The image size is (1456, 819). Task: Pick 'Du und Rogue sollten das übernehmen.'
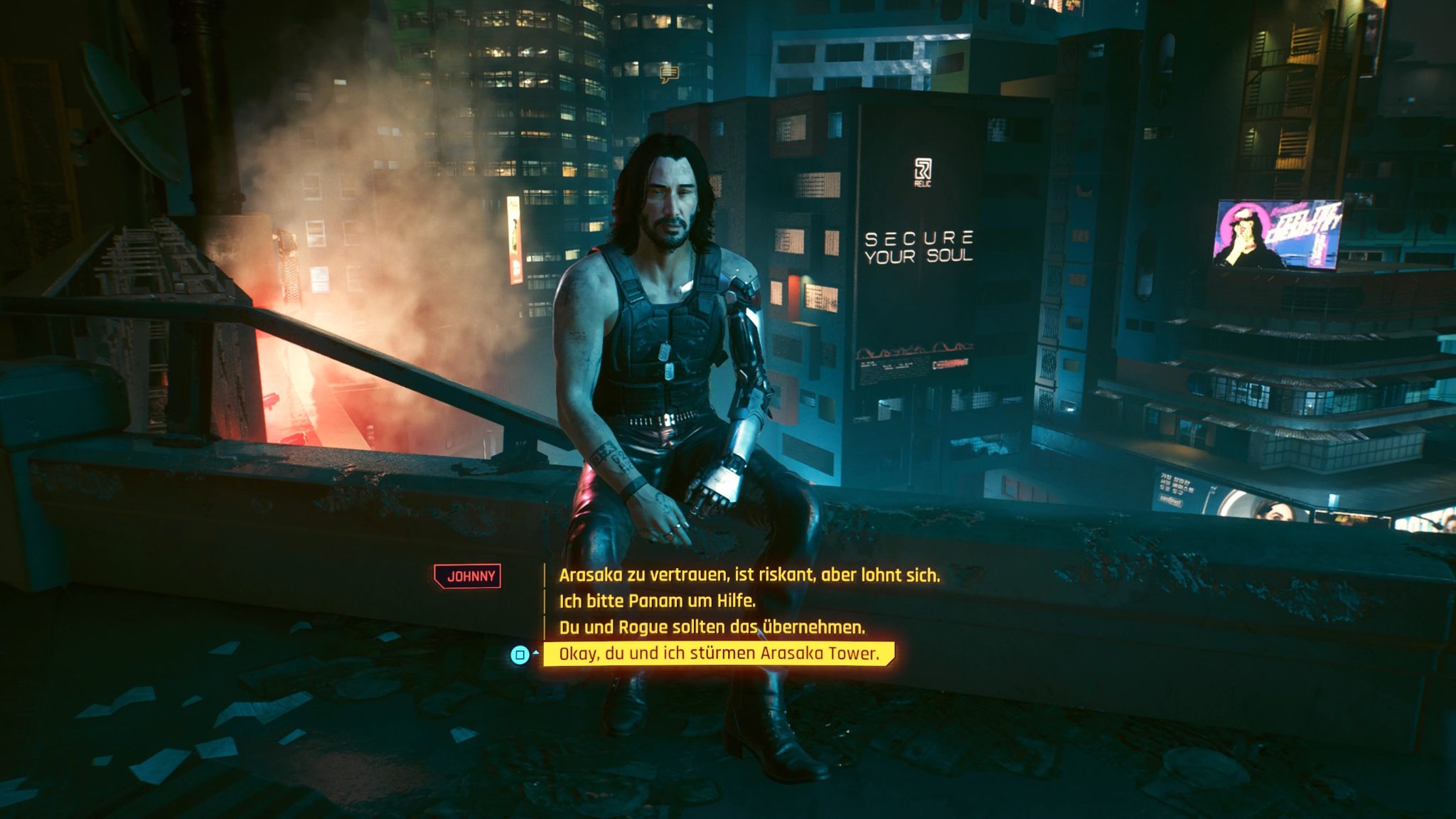click(712, 627)
